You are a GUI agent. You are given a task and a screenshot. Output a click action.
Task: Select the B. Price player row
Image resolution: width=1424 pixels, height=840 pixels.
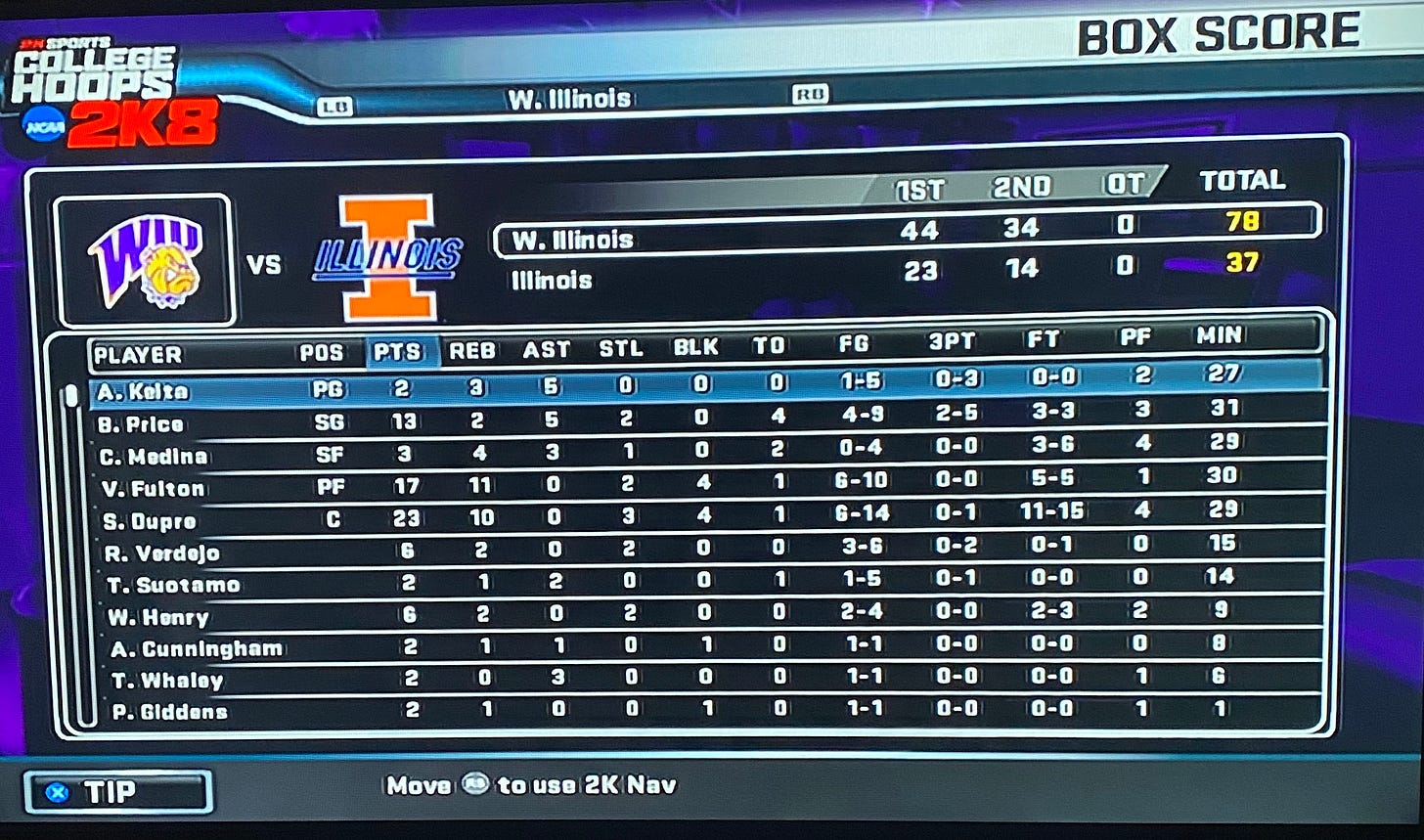(141, 425)
